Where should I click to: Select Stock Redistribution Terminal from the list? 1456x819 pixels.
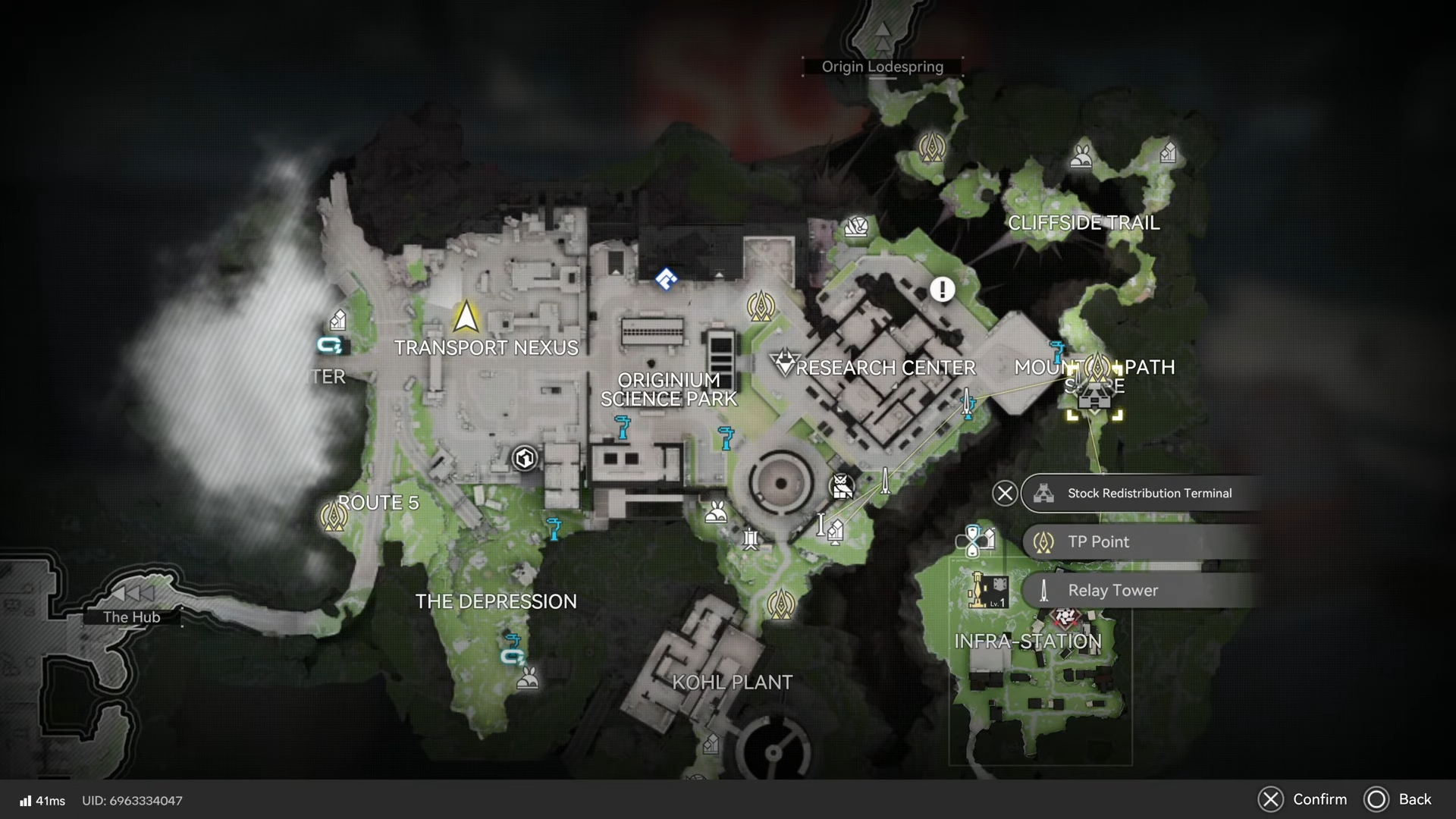(x=1149, y=494)
